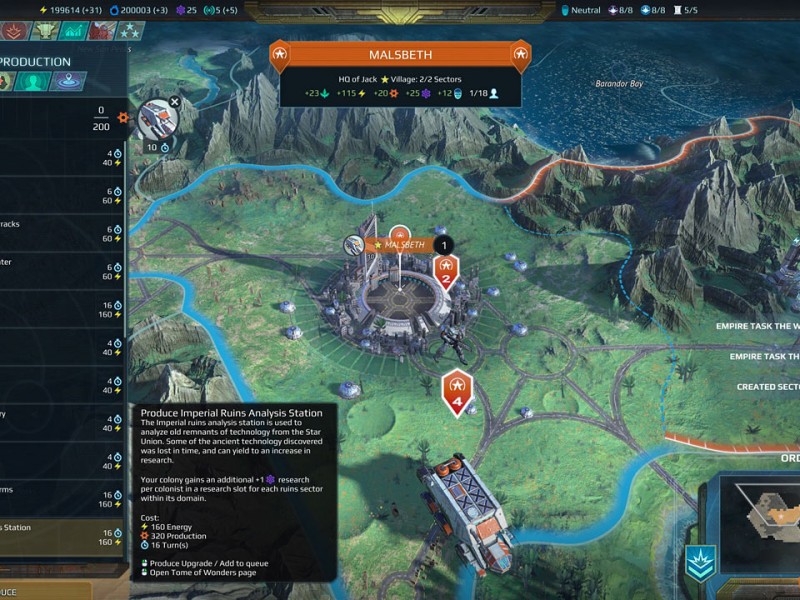This screenshot has width=800, height=600.
Task: Open the Created Sector notification
Action: [768, 387]
